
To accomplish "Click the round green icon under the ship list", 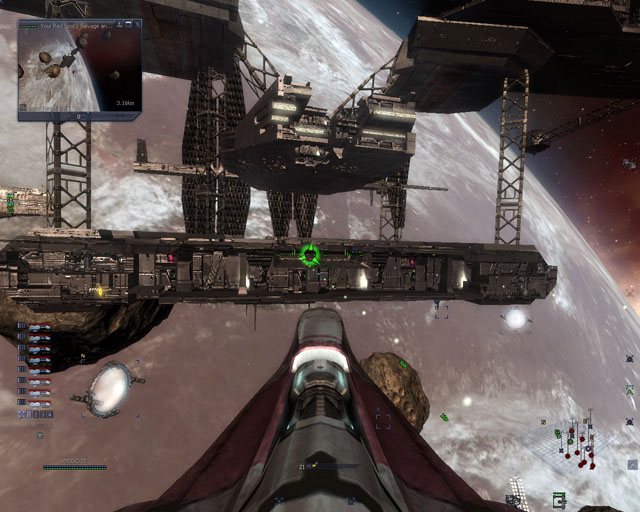I will 40,435.
